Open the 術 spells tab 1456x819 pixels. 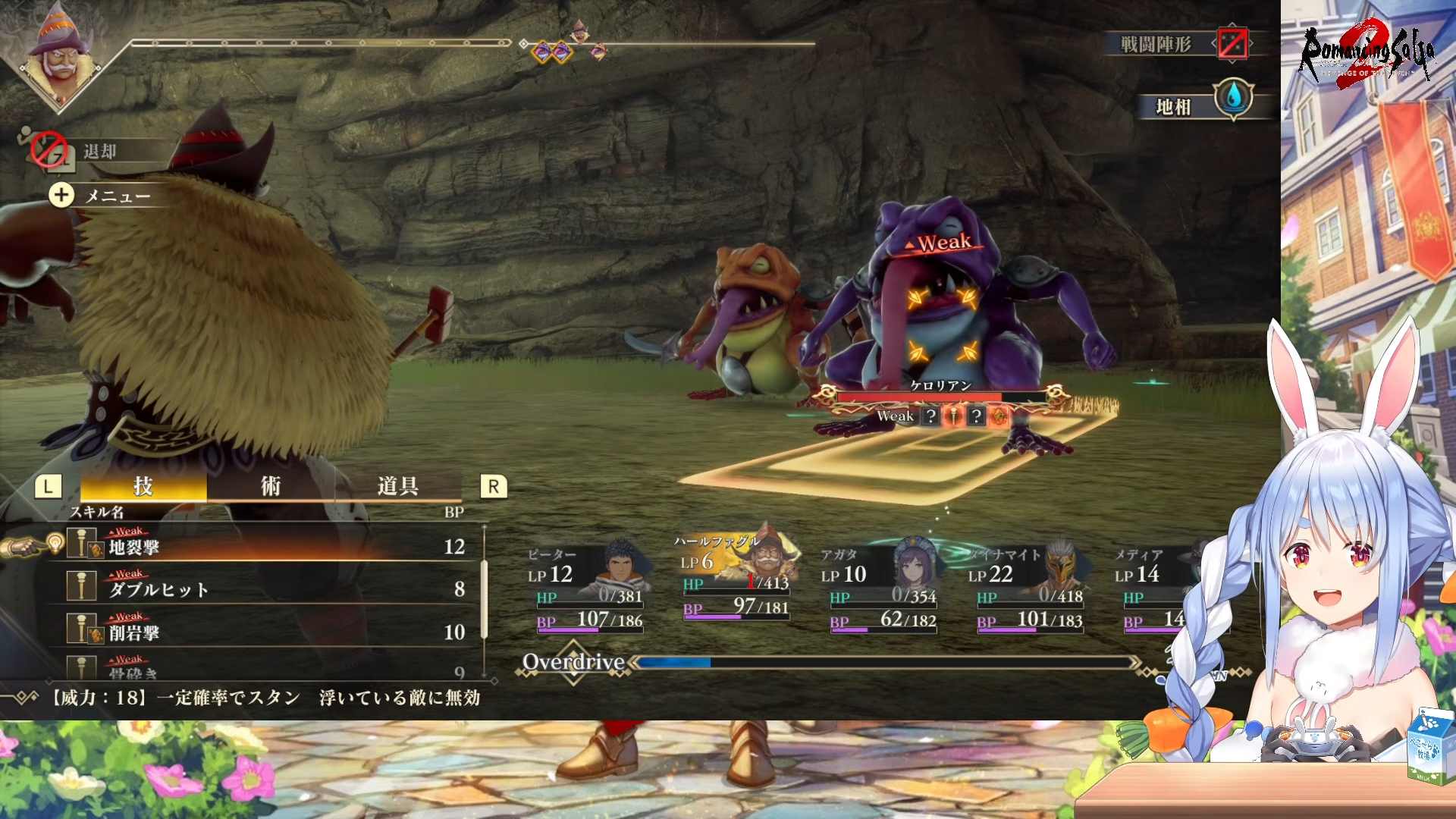point(271,486)
